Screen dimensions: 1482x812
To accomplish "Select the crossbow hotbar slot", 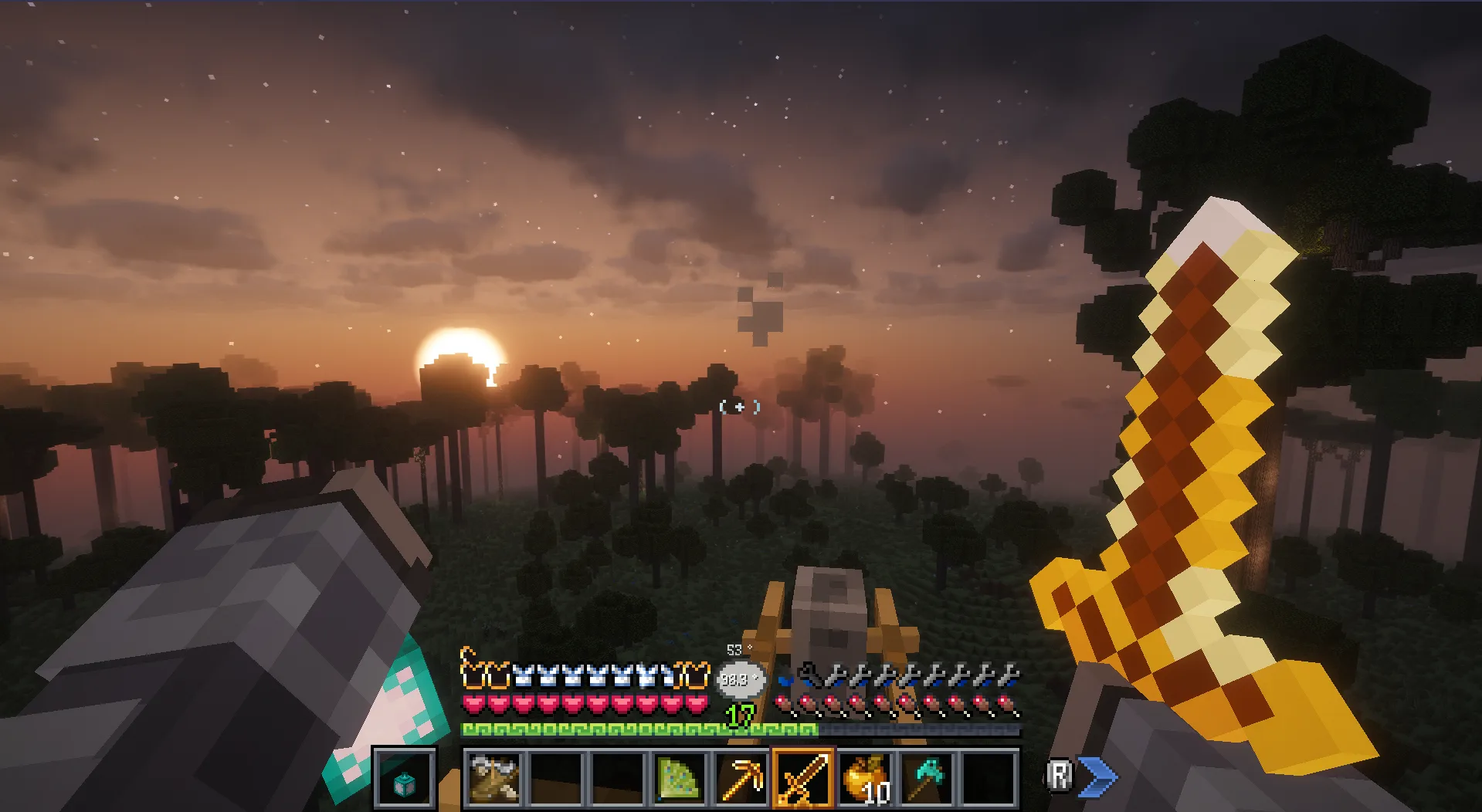I will tap(494, 778).
